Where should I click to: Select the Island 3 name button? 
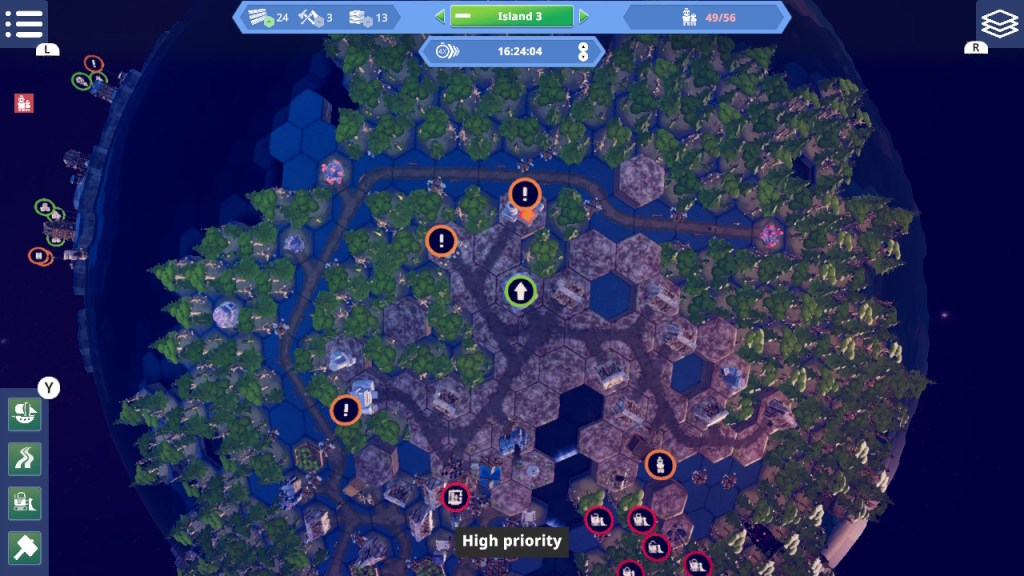[511, 16]
